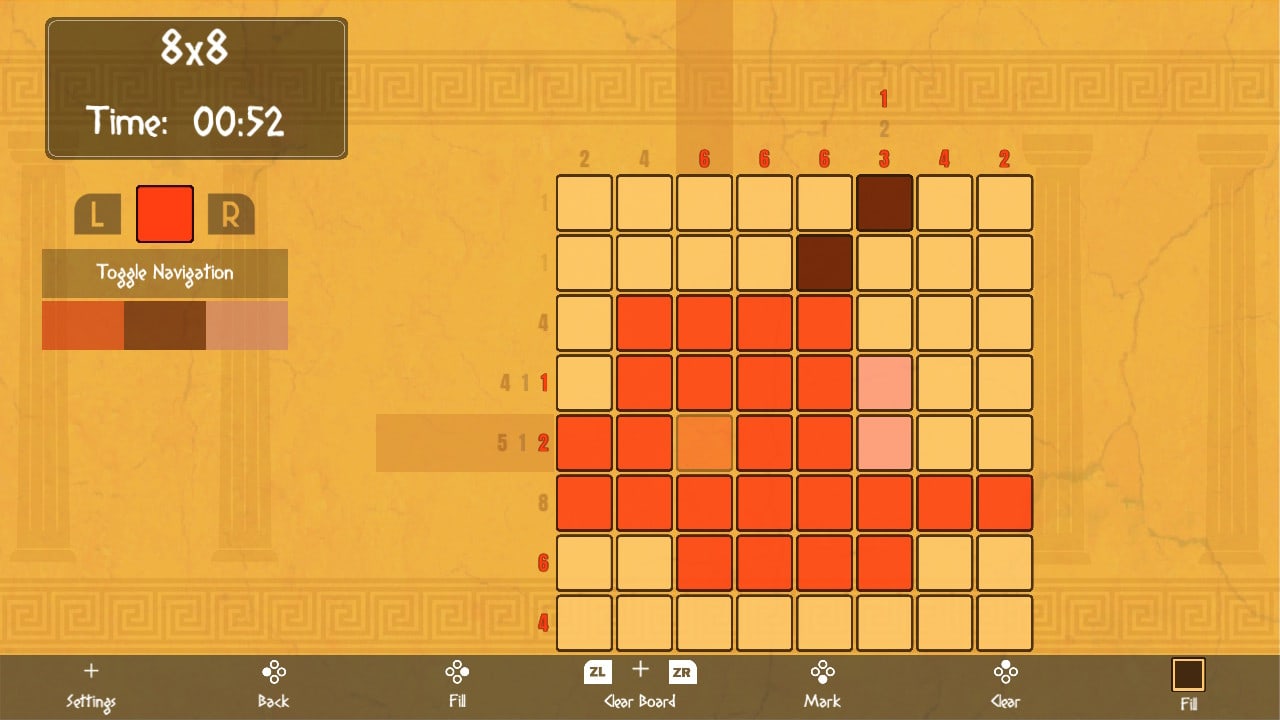Pick the brown color from the palette
The width and height of the screenshot is (1280, 720).
[x=164, y=325]
